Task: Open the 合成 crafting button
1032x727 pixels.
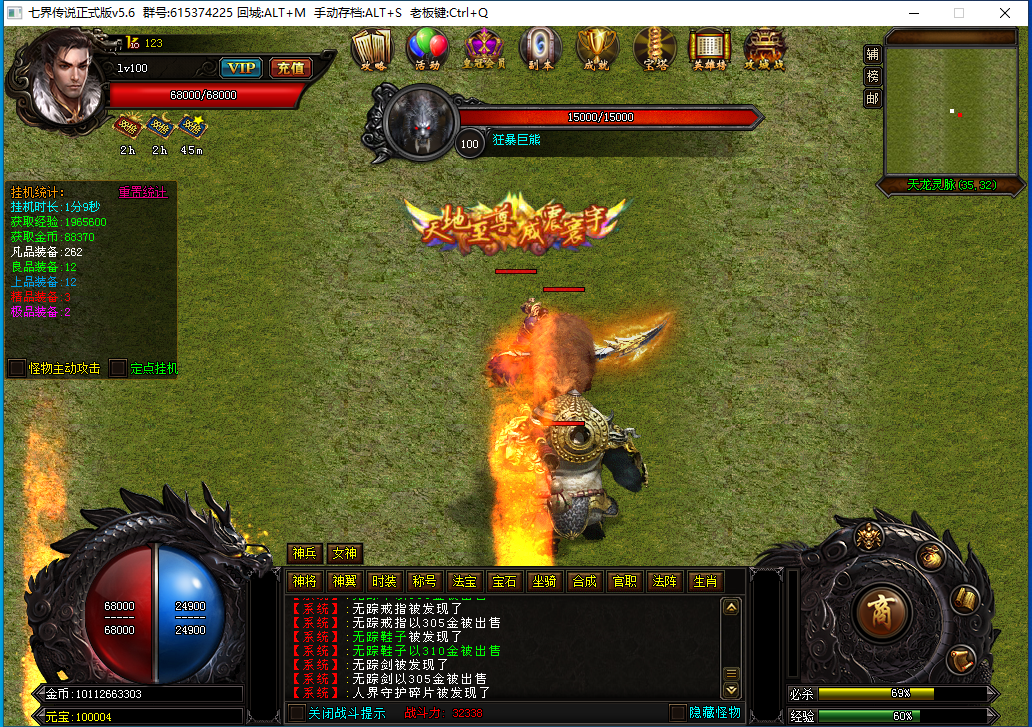Action: 583,581
